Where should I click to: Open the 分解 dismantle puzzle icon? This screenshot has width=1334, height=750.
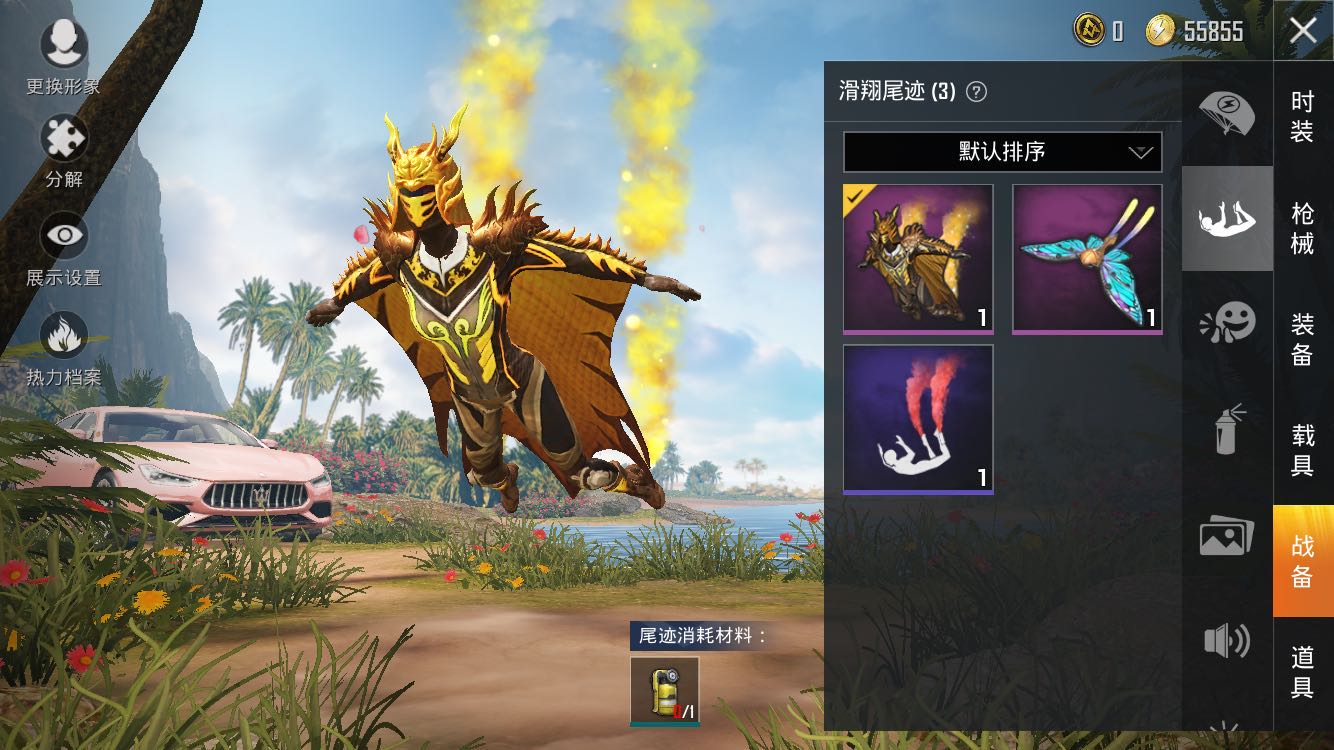pyautogui.click(x=64, y=139)
